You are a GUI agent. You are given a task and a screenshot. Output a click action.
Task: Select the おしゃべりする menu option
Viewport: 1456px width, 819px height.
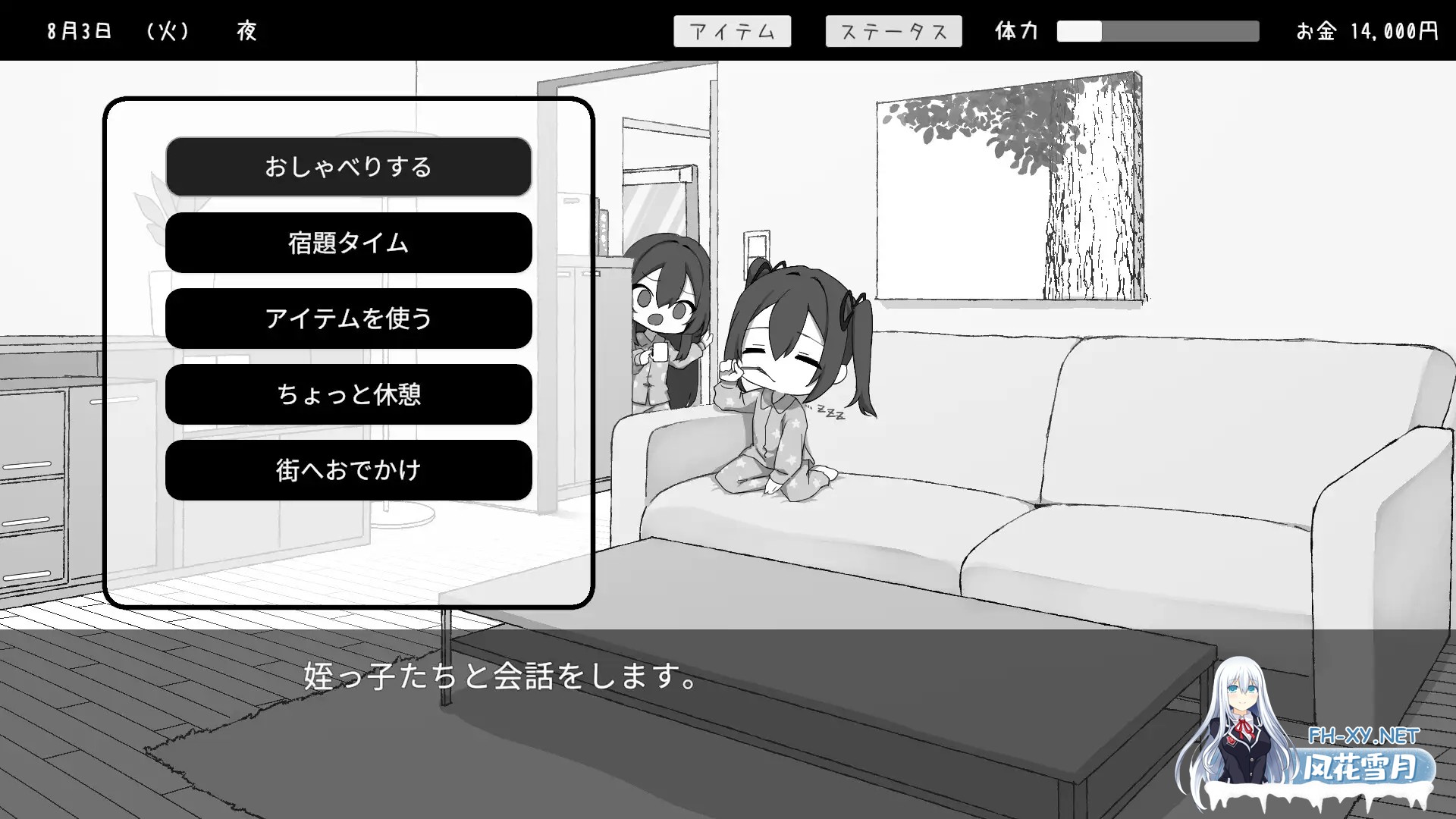click(x=347, y=168)
